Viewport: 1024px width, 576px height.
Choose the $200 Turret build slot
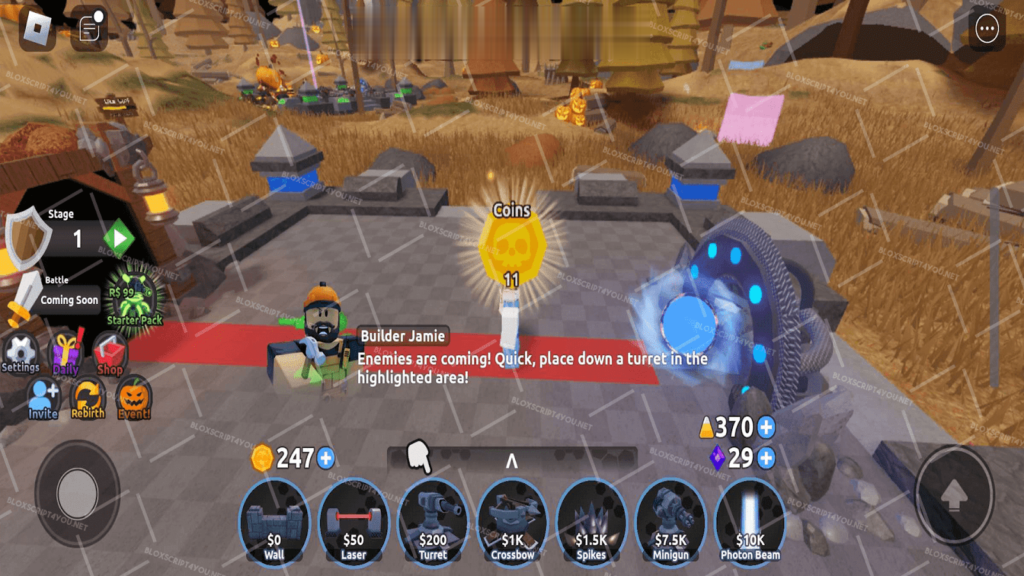[x=432, y=522]
